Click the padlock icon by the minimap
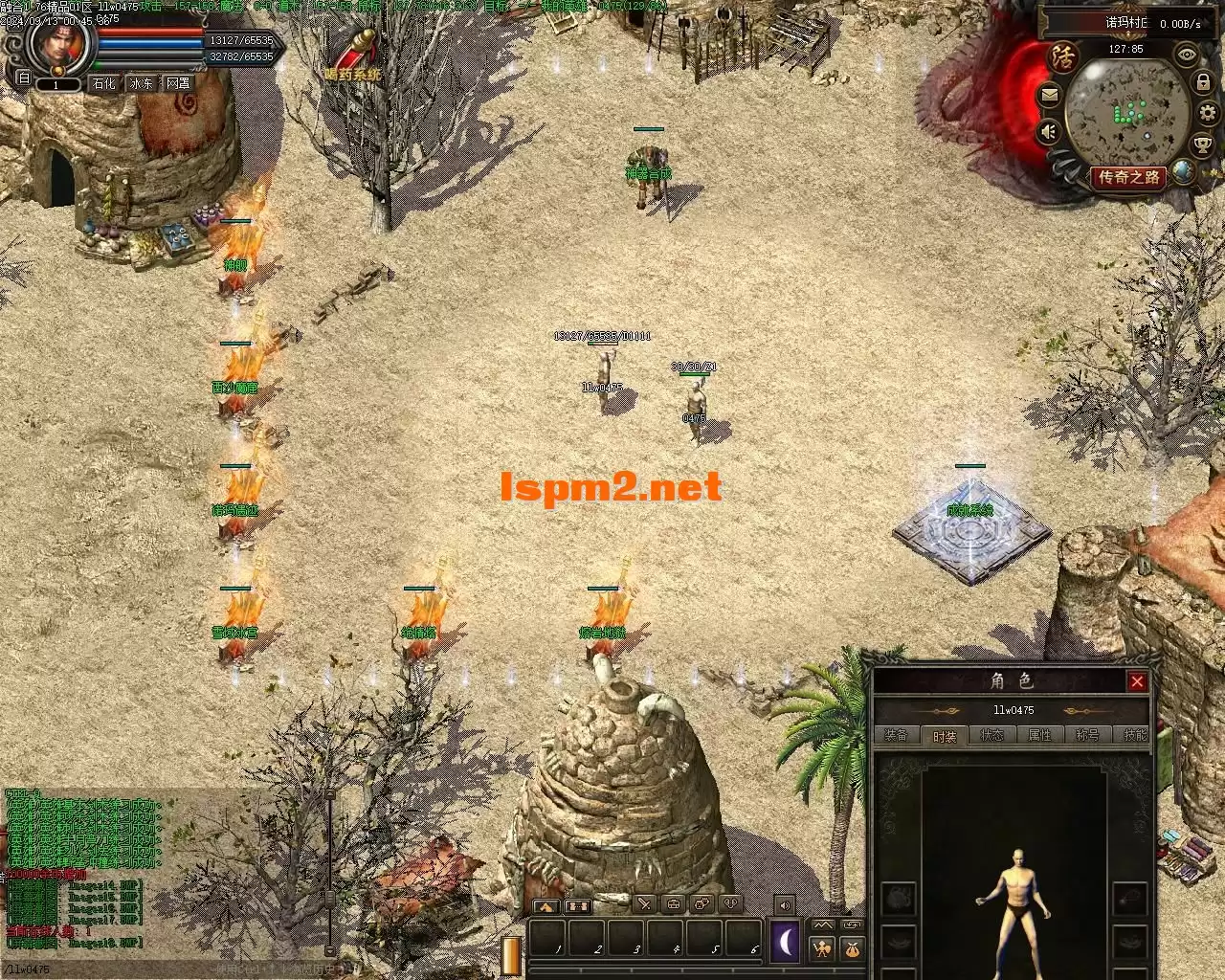 (x=1203, y=83)
